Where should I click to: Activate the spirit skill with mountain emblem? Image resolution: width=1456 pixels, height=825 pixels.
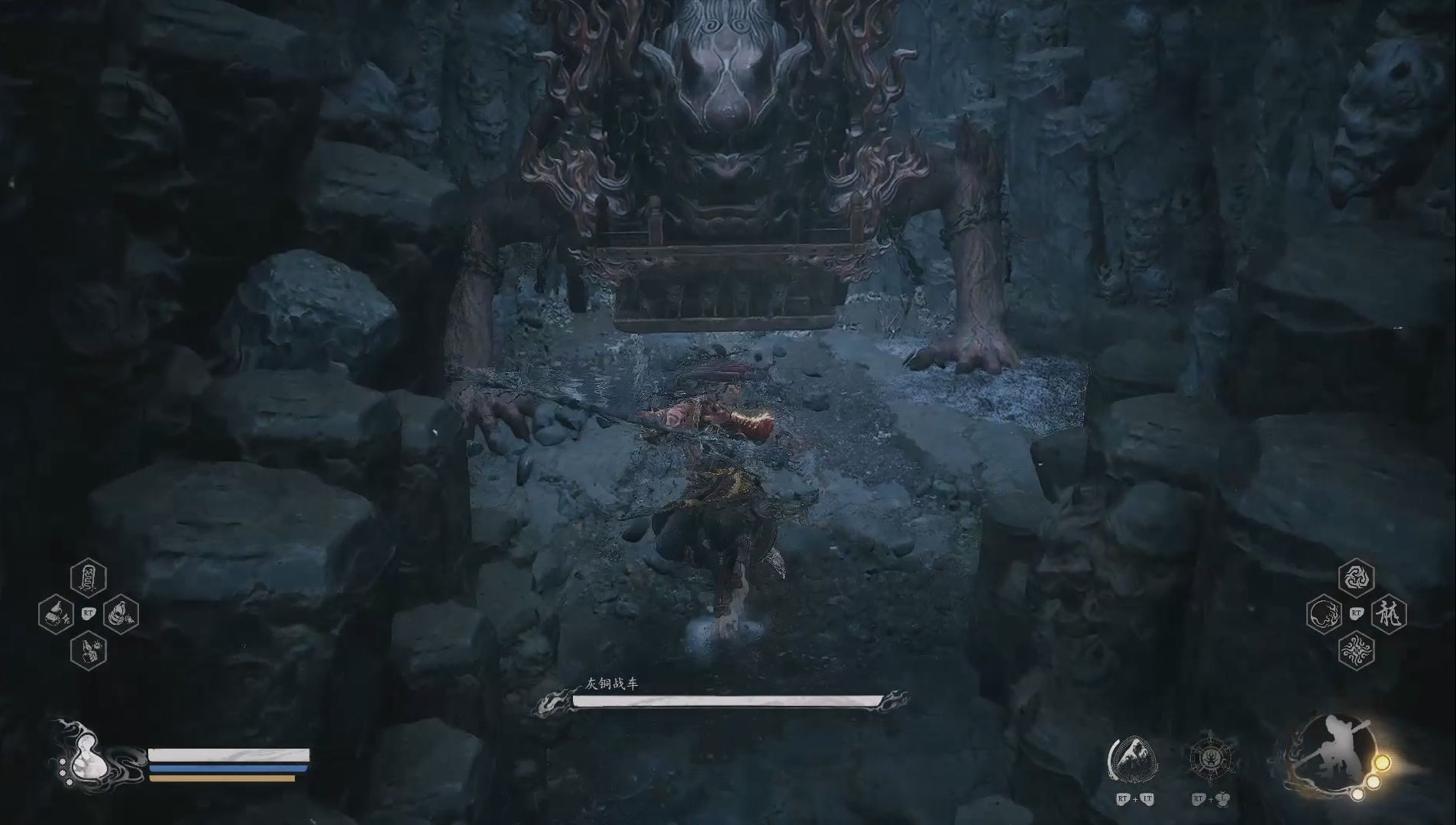(x=1132, y=762)
